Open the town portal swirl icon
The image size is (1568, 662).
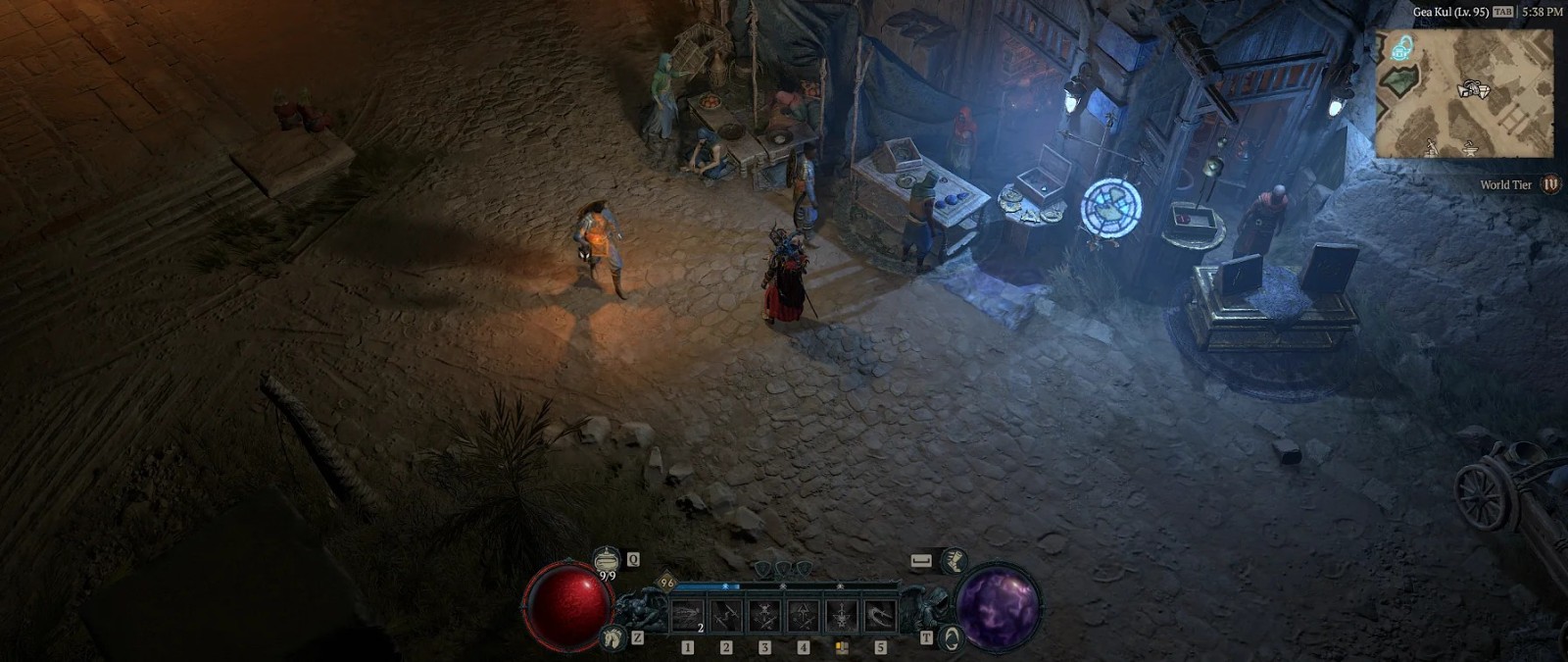point(949,637)
